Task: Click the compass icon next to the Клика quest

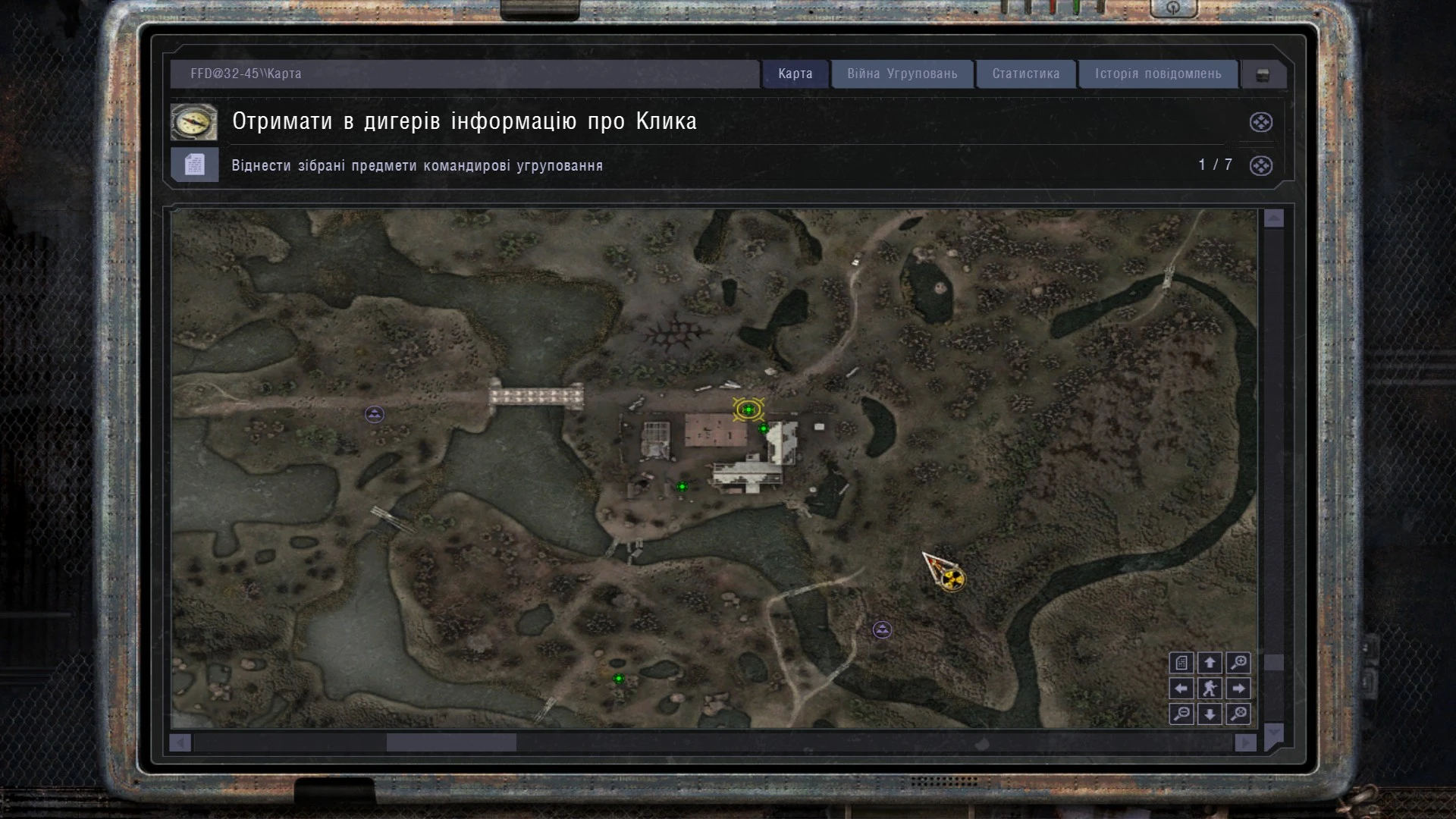Action: [194, 121]
